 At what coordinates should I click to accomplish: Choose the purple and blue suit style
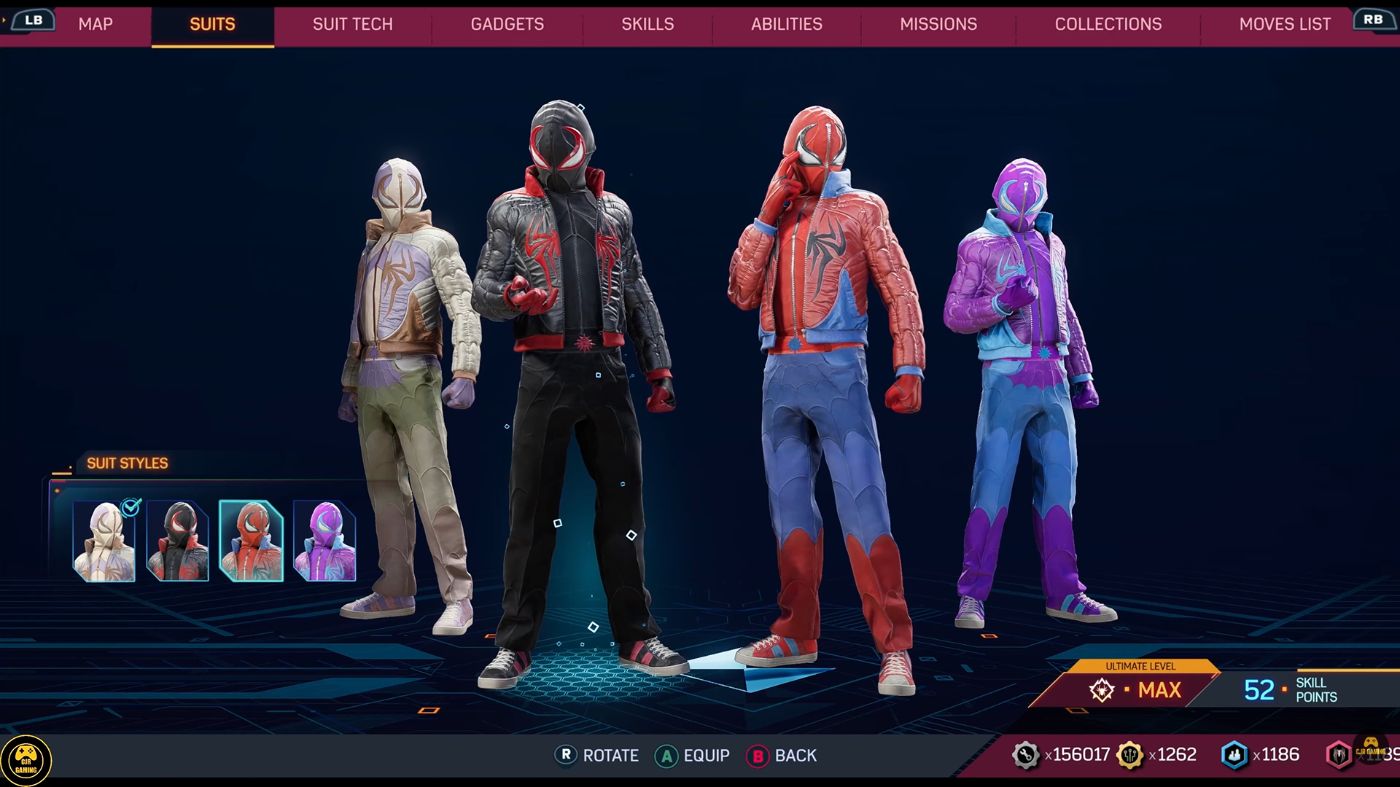coord(325,541)
